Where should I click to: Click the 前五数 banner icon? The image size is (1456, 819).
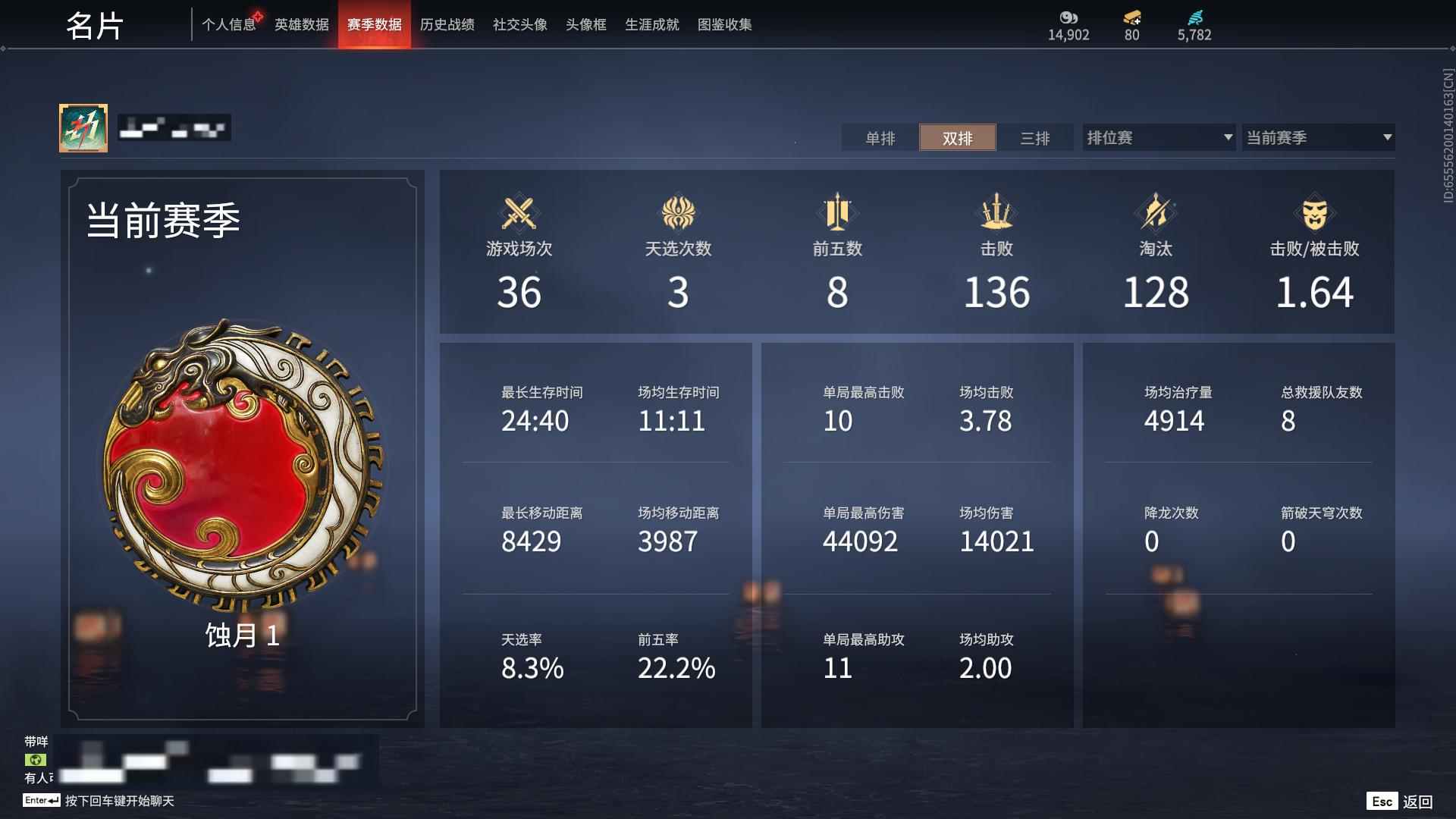point(838,215)
